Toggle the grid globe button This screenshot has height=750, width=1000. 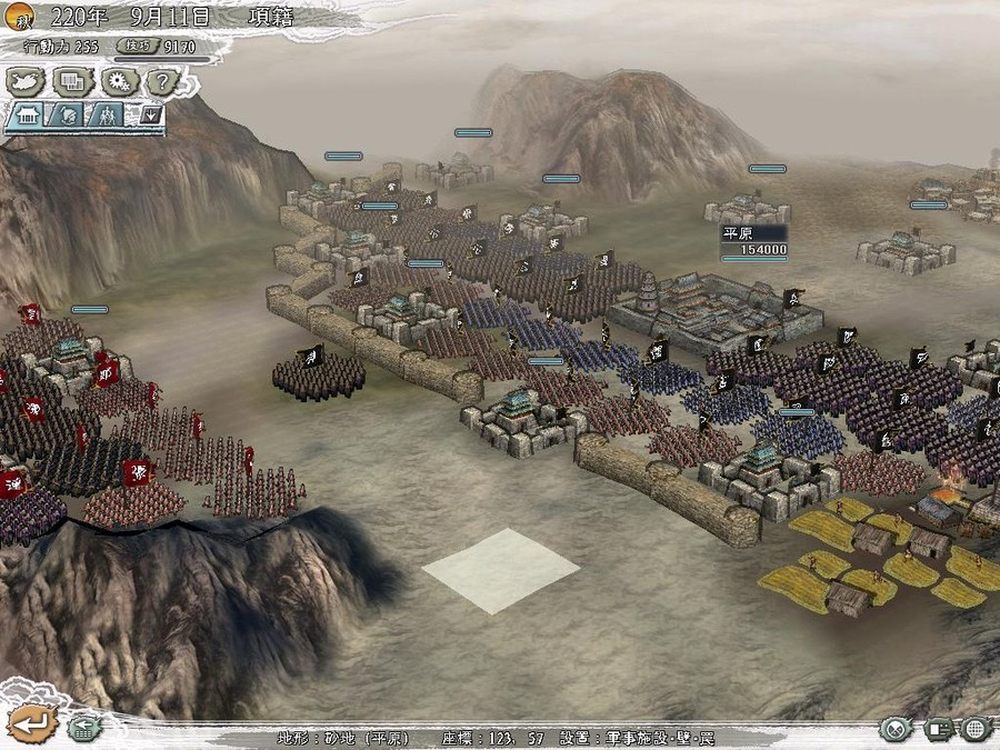977,729
